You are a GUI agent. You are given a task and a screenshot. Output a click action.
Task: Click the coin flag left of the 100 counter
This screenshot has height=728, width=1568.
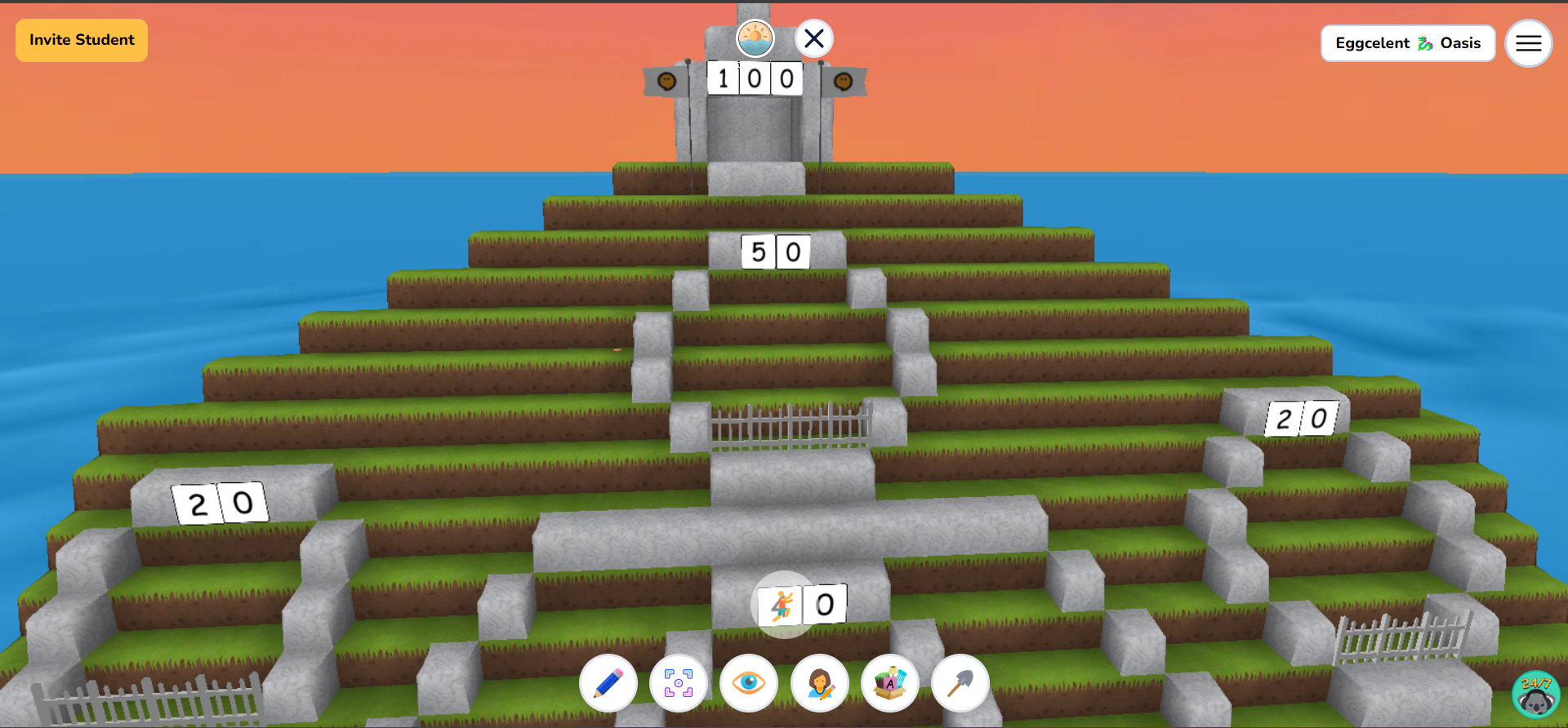[x=665, y=81]
